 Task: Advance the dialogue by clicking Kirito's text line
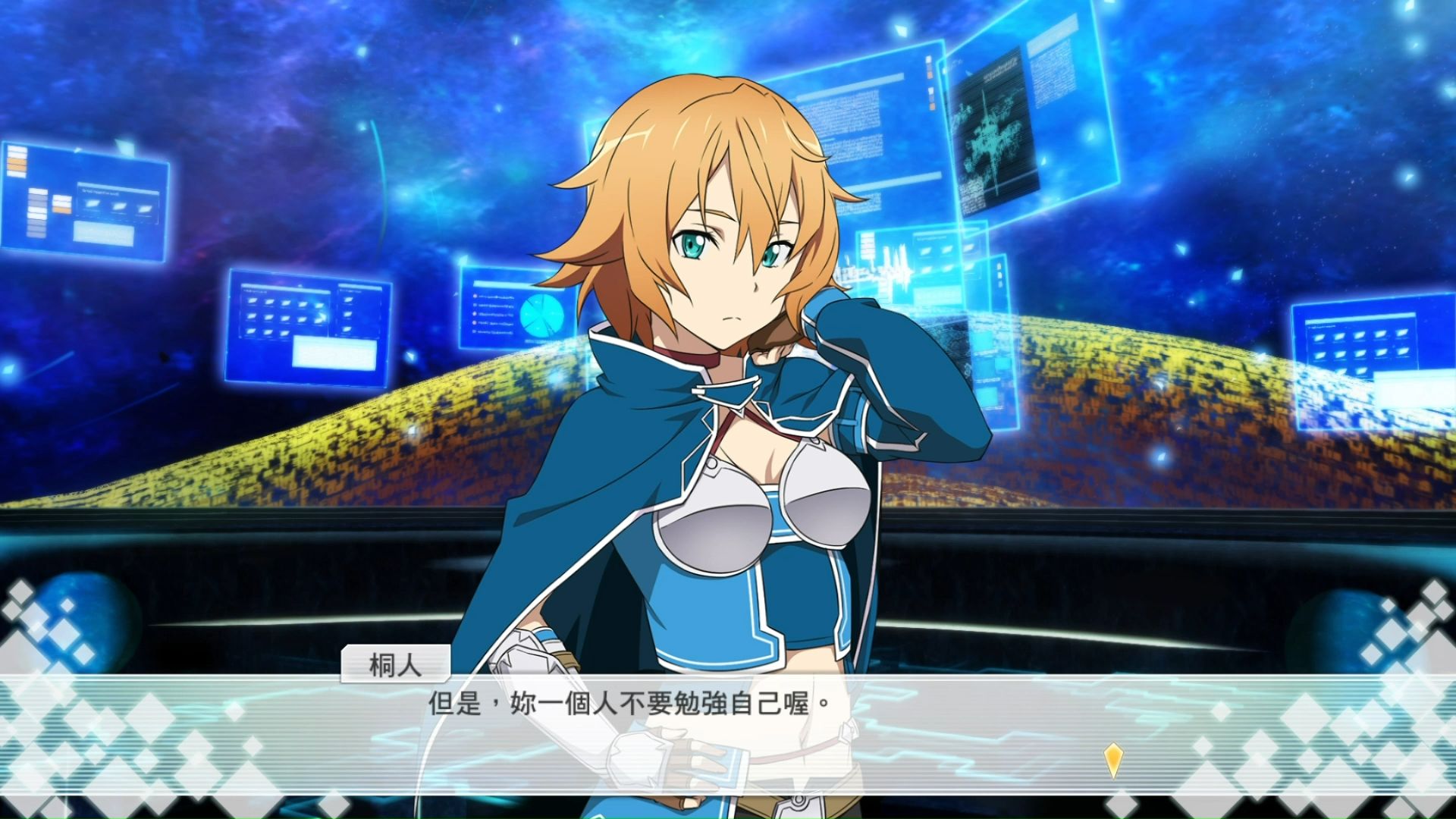click(627, 704)
